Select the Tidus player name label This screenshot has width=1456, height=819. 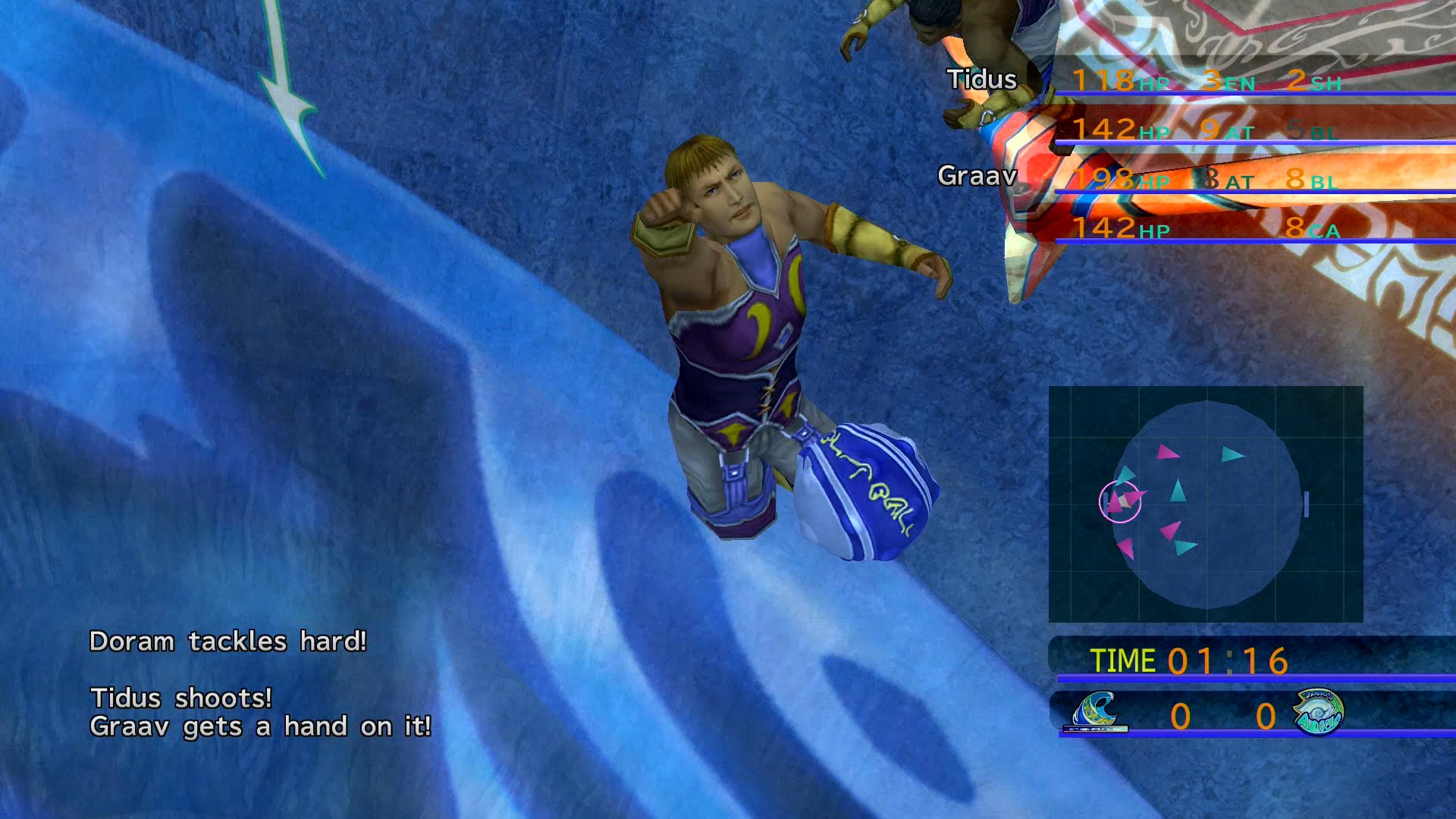(981, 80)
